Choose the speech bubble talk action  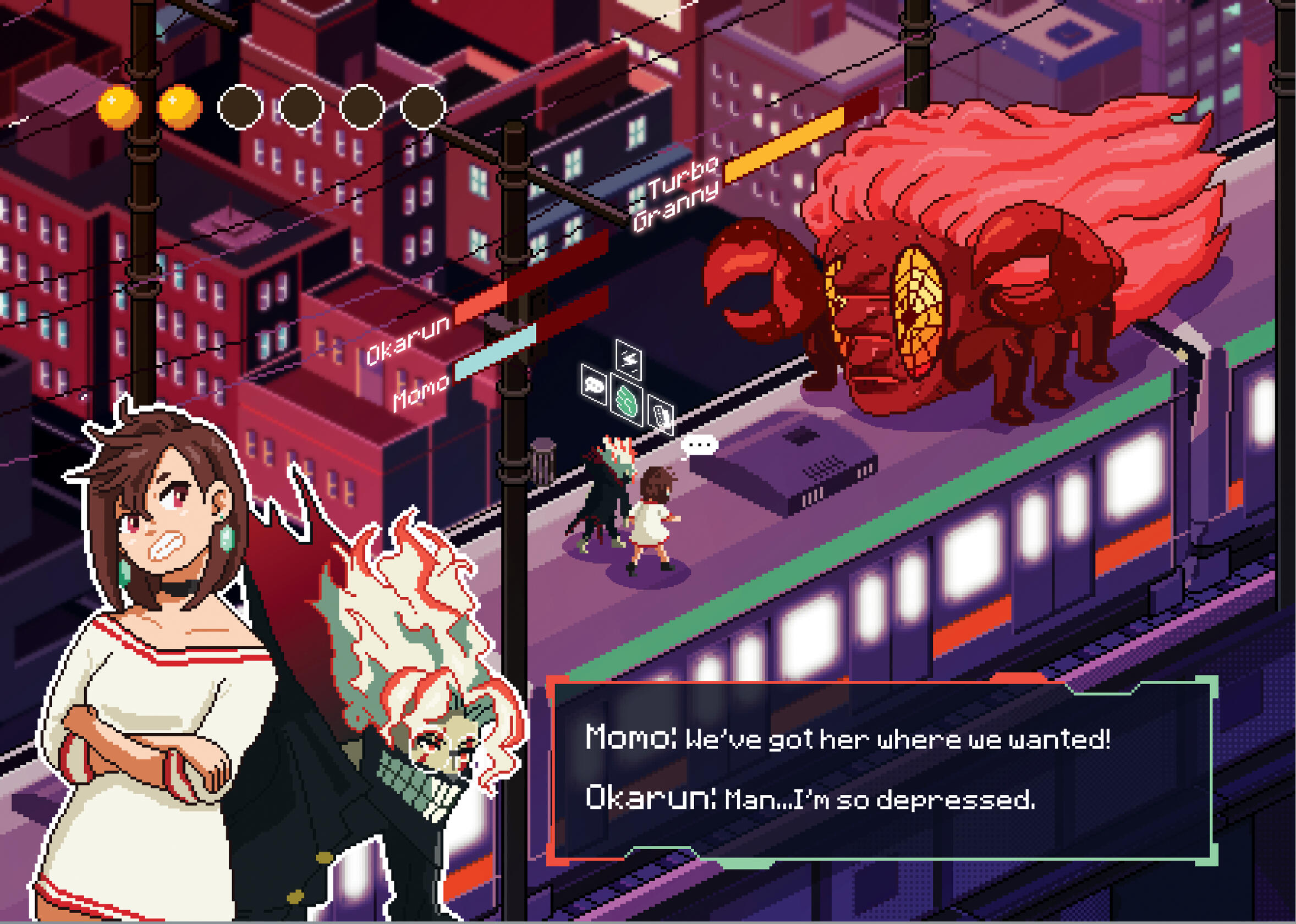(x=594, y=385)
